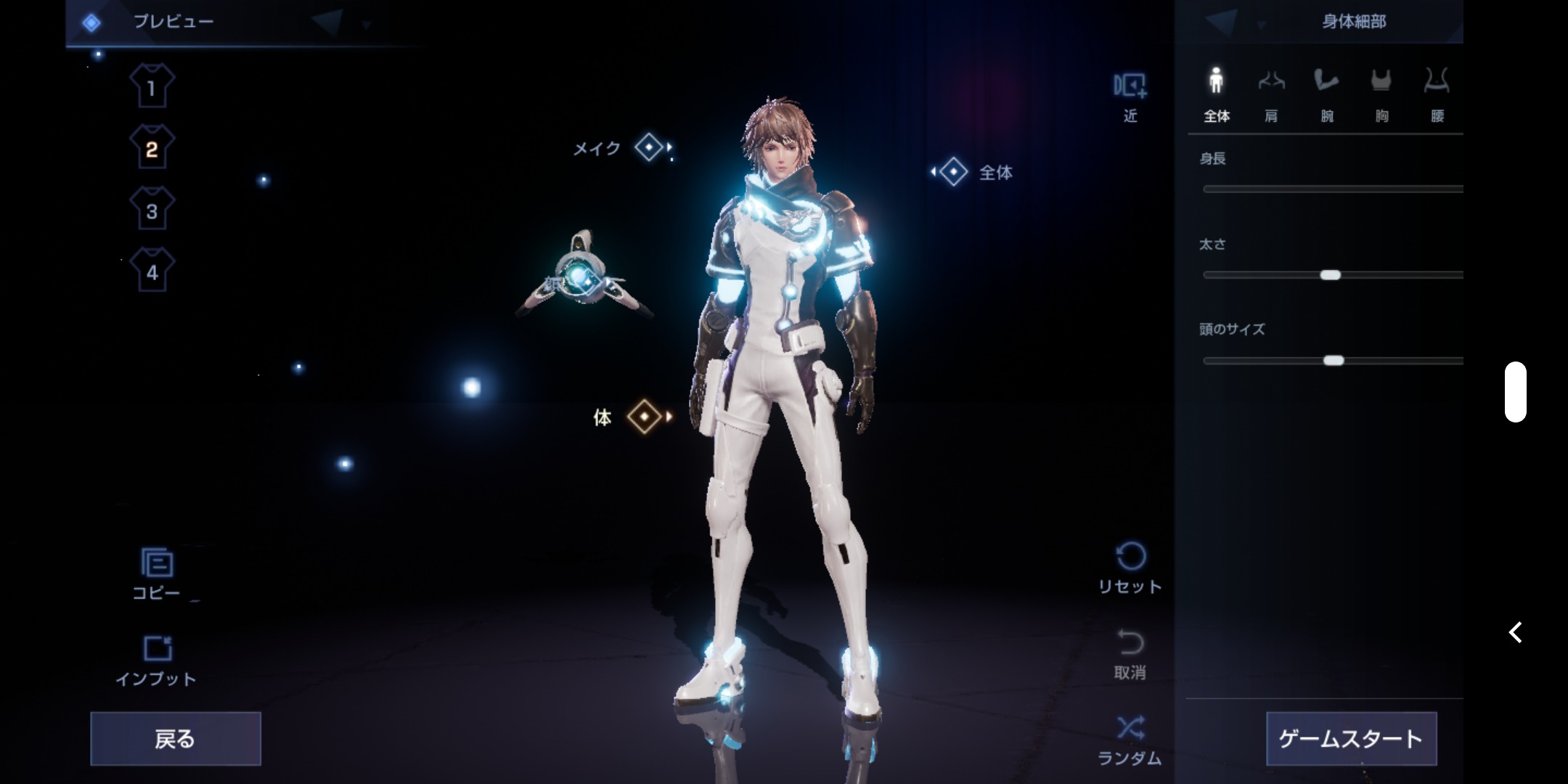Go back with the 戻る button
Viewport: 1568px width, 784px height.
(175, 738)
